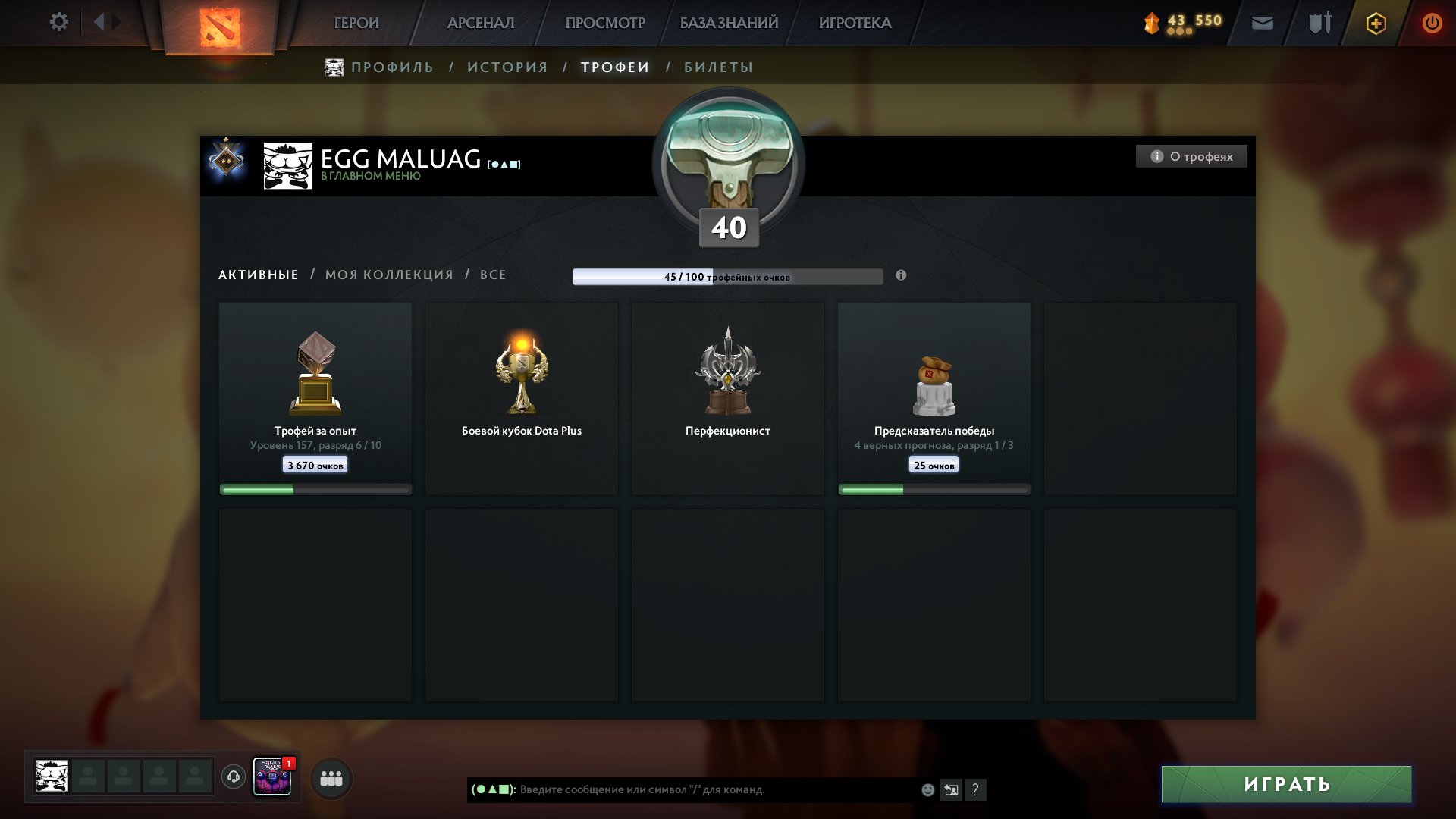Go to the Dota 2 home logo
Screen dimensions: 1456x819
(220, 27)
